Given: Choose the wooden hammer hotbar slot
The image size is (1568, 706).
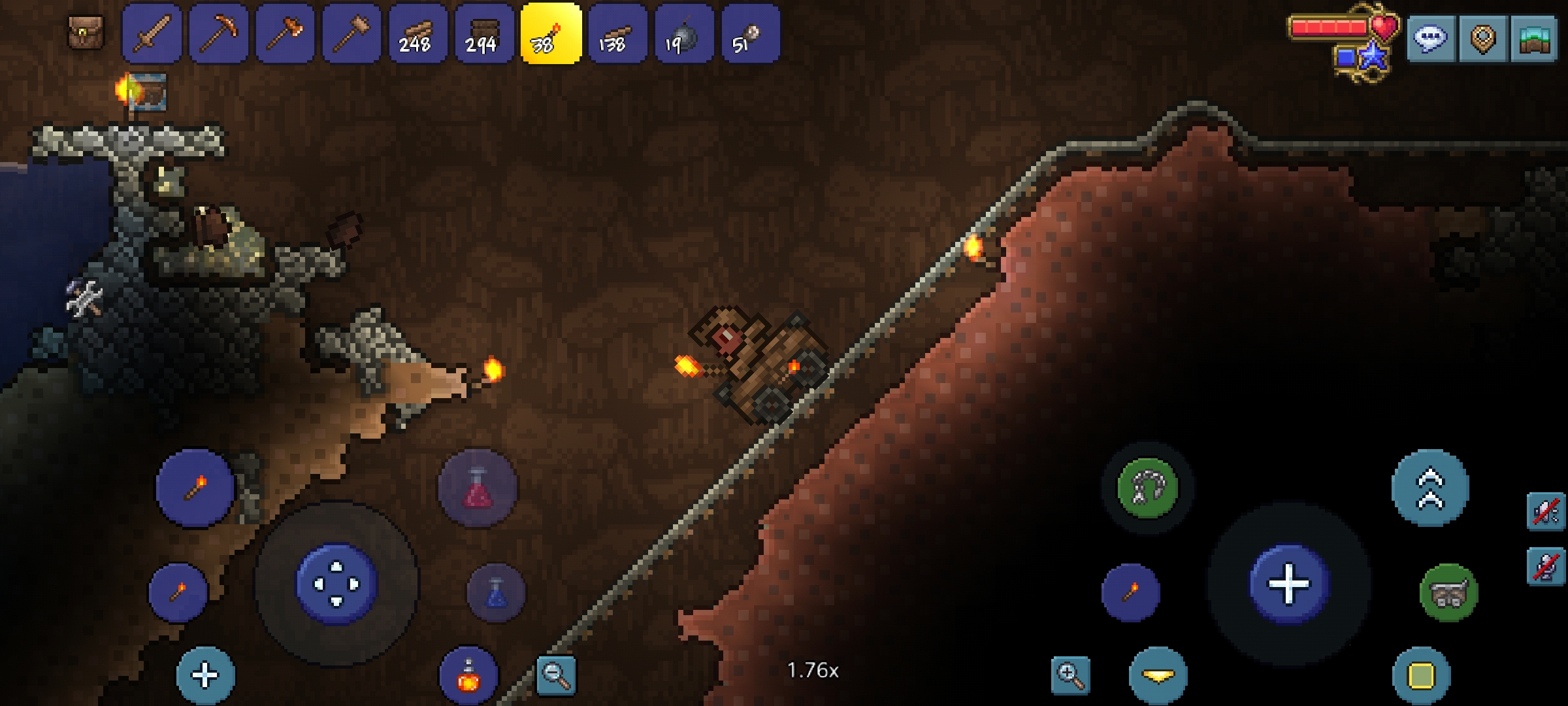Looking at the screenshot, I should coord(352,34).
